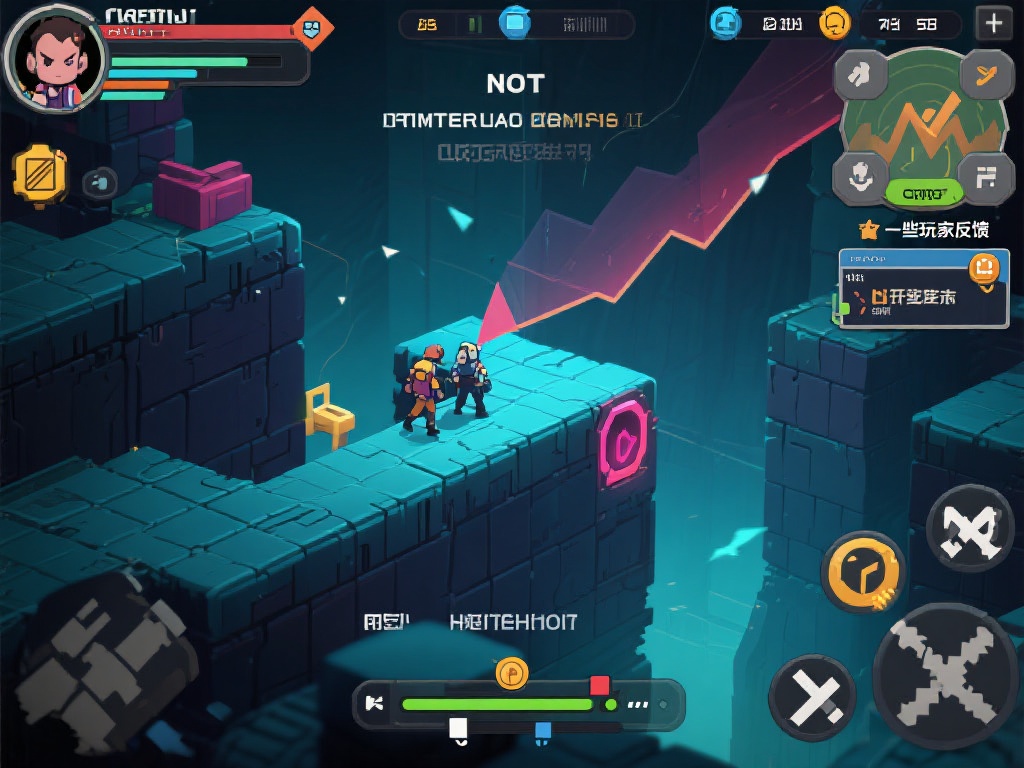Tap the minimap's orange arrow corner button

[985, 72]
